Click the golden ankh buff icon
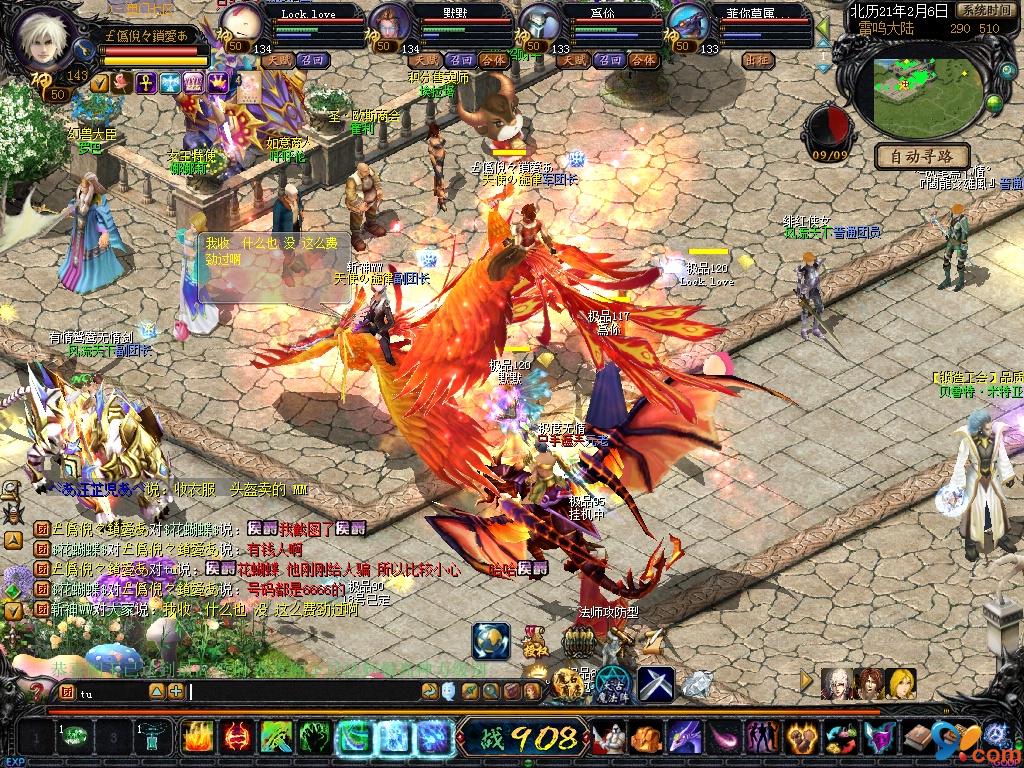The height and width of the screenshot is (768, 1024). 144,83
